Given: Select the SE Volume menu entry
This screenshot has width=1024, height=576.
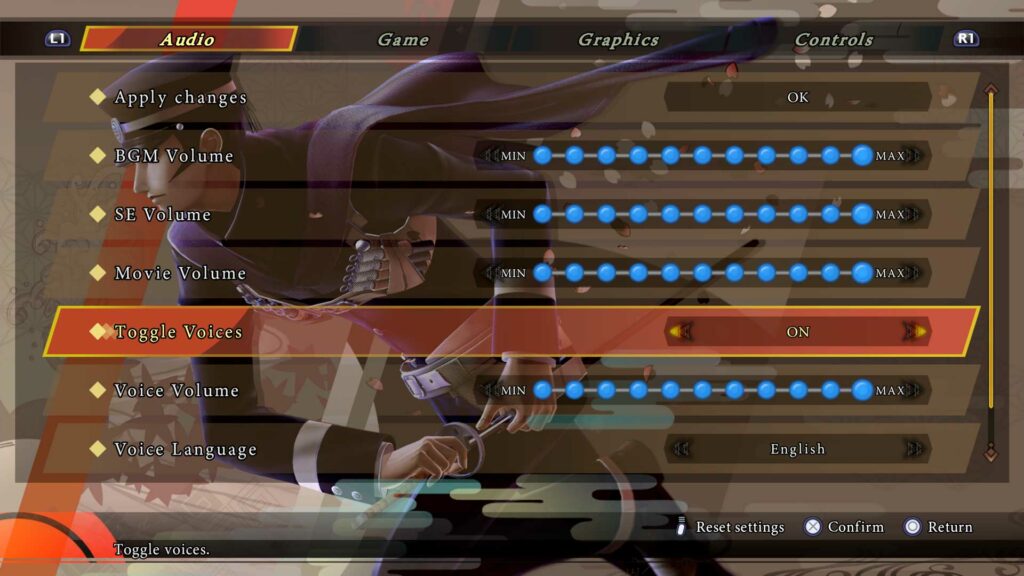Looking at the screenshot, I should tap(162, 215).
